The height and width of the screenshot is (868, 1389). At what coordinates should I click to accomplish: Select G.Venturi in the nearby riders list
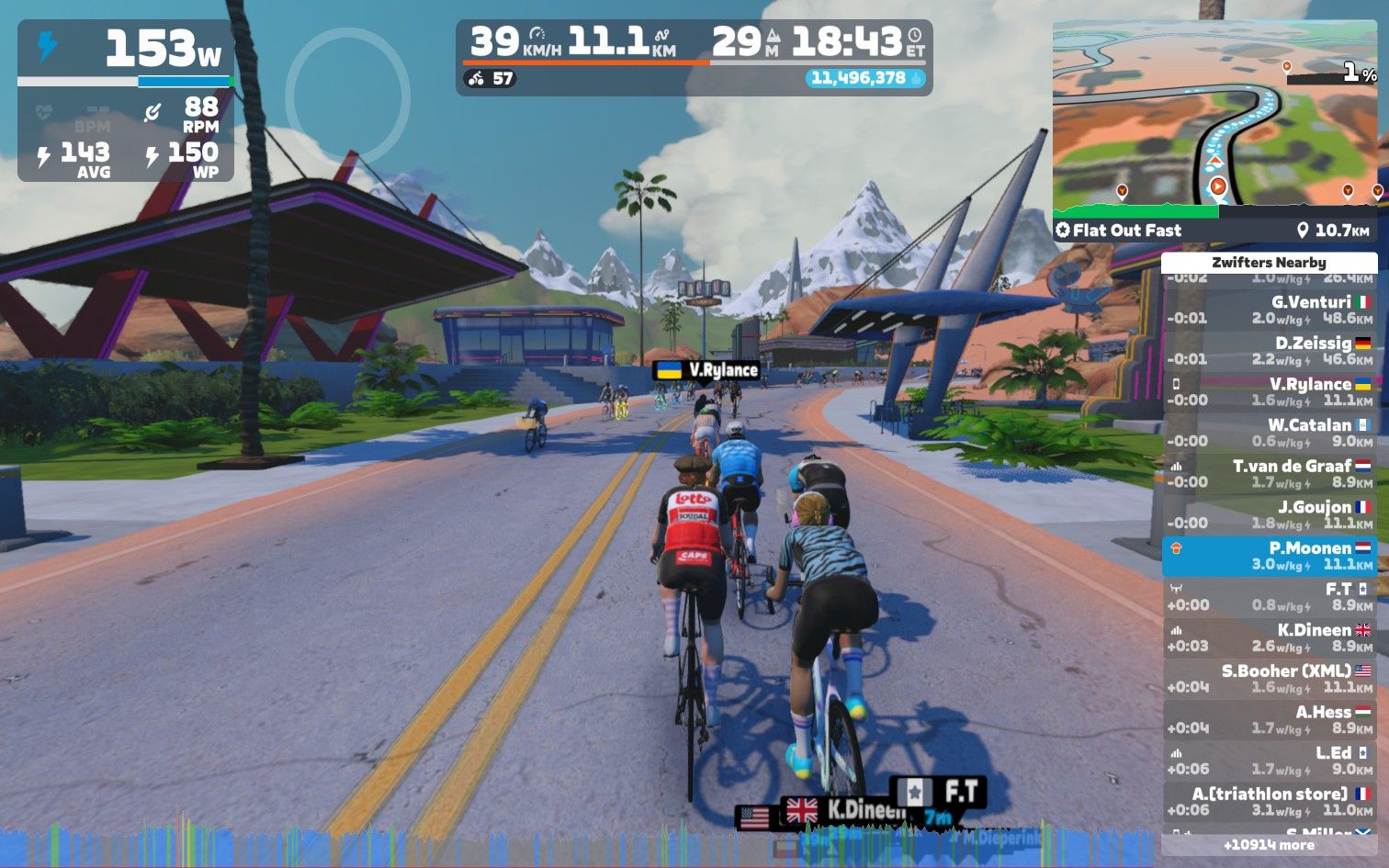(x=1269, y=310)
